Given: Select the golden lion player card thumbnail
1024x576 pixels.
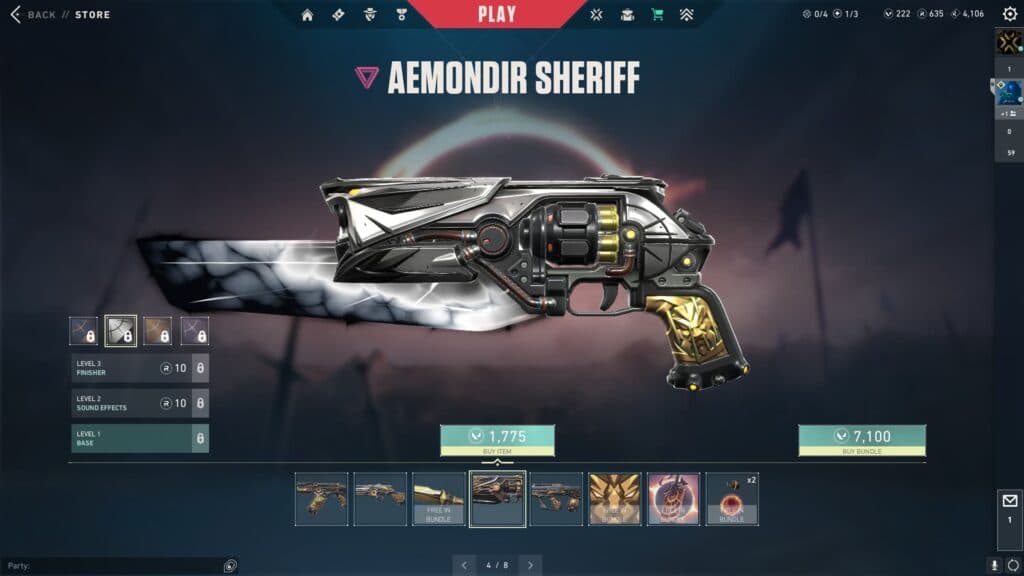Looking at the screenshot, I should click(x=615, y=498).
